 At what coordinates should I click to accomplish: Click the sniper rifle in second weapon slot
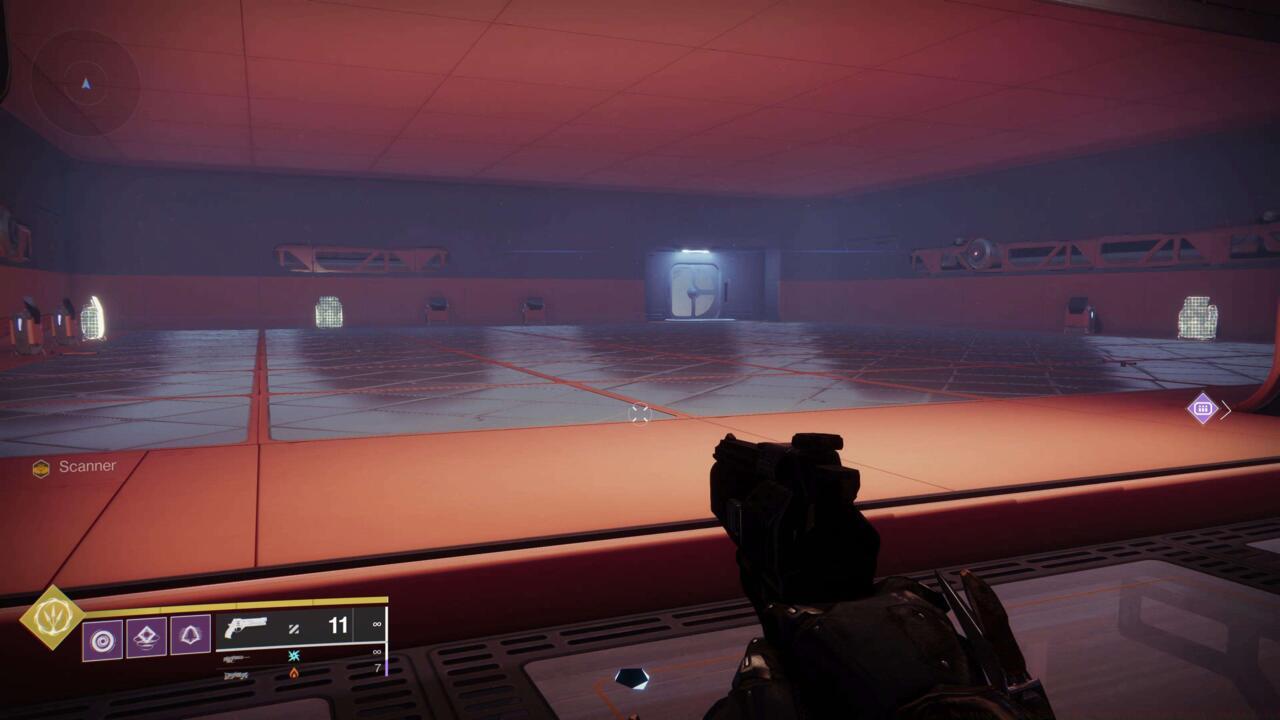[x=236, y=659]
